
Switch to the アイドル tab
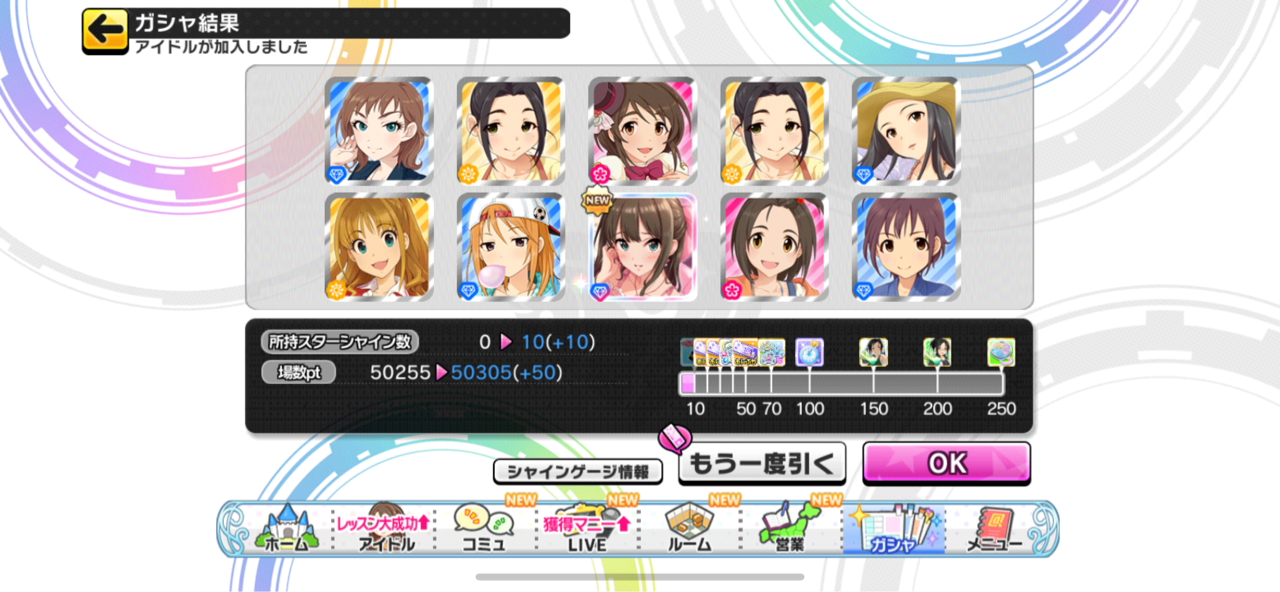385,529
